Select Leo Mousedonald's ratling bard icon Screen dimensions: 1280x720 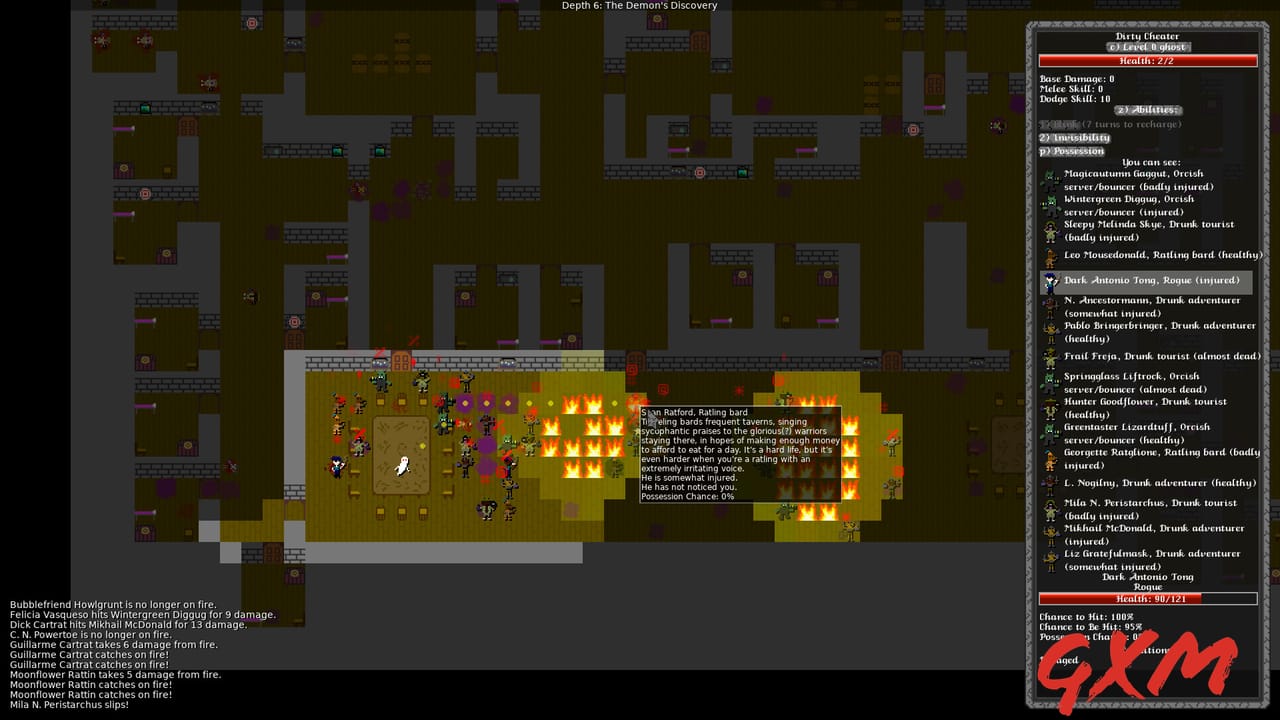coord(1048,255)
